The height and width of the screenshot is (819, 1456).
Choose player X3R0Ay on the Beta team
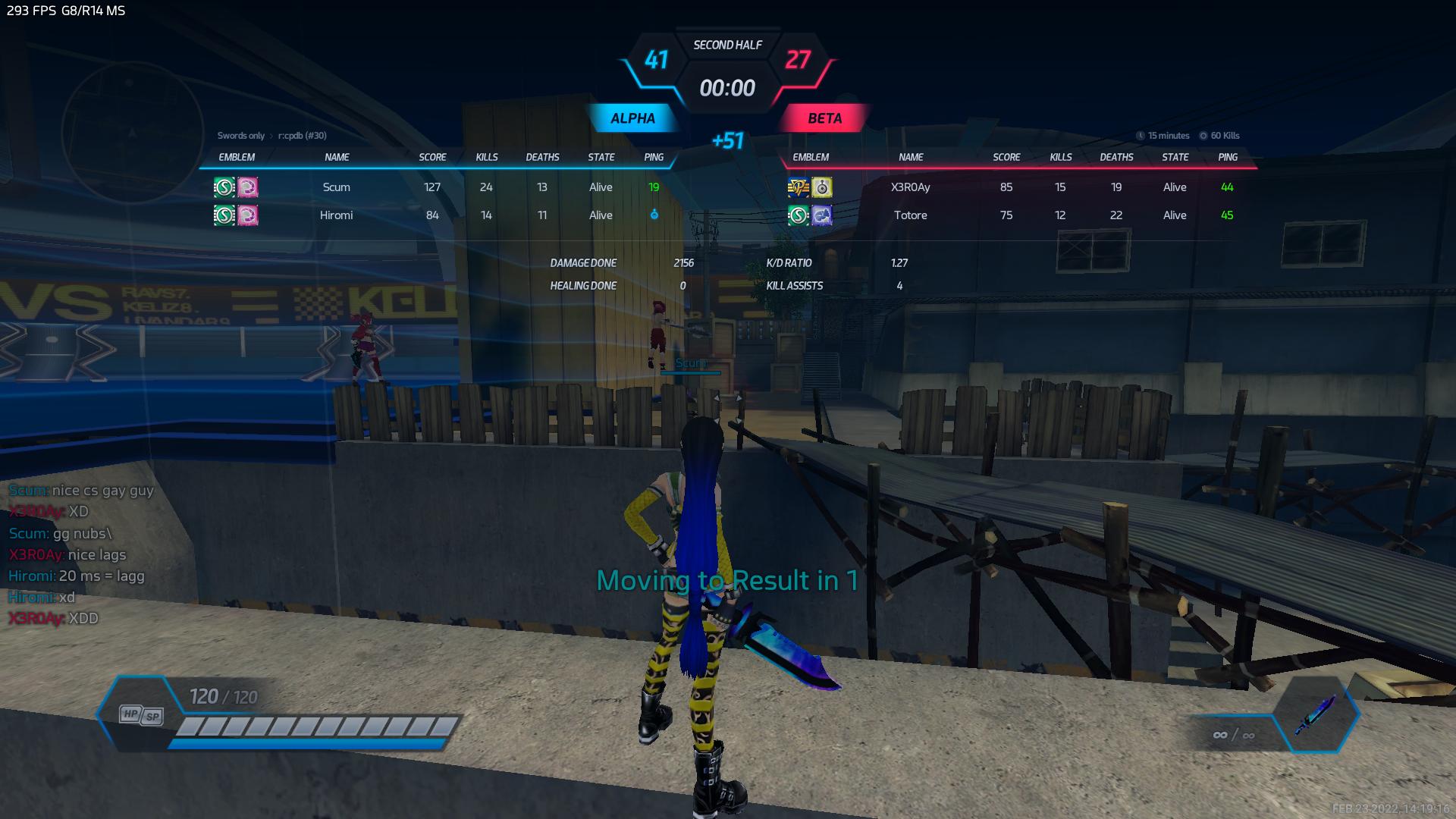(910, 187)
